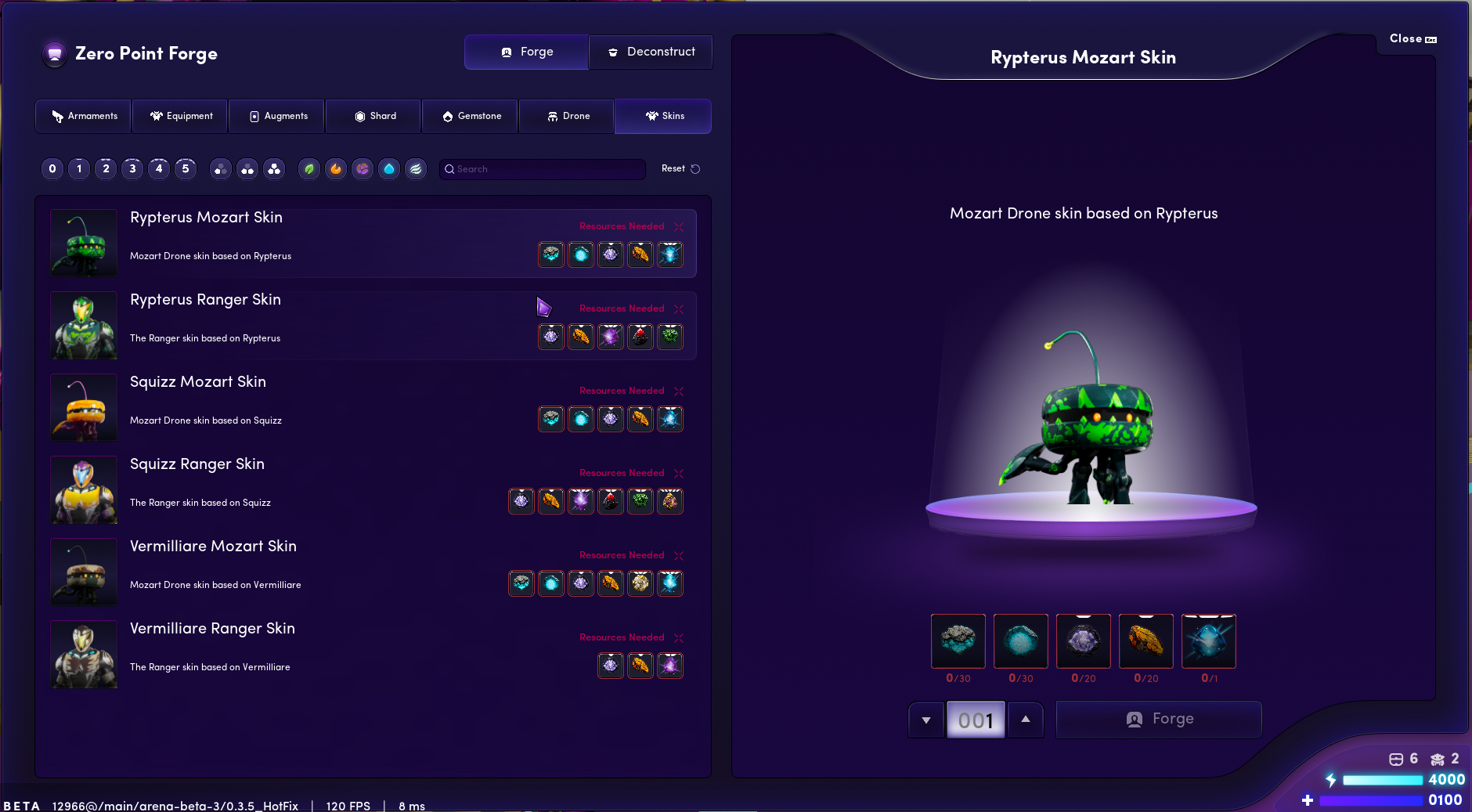Click the search field
The width and height of the screenshot is (1472, 812).
click(x=543, y=169)
